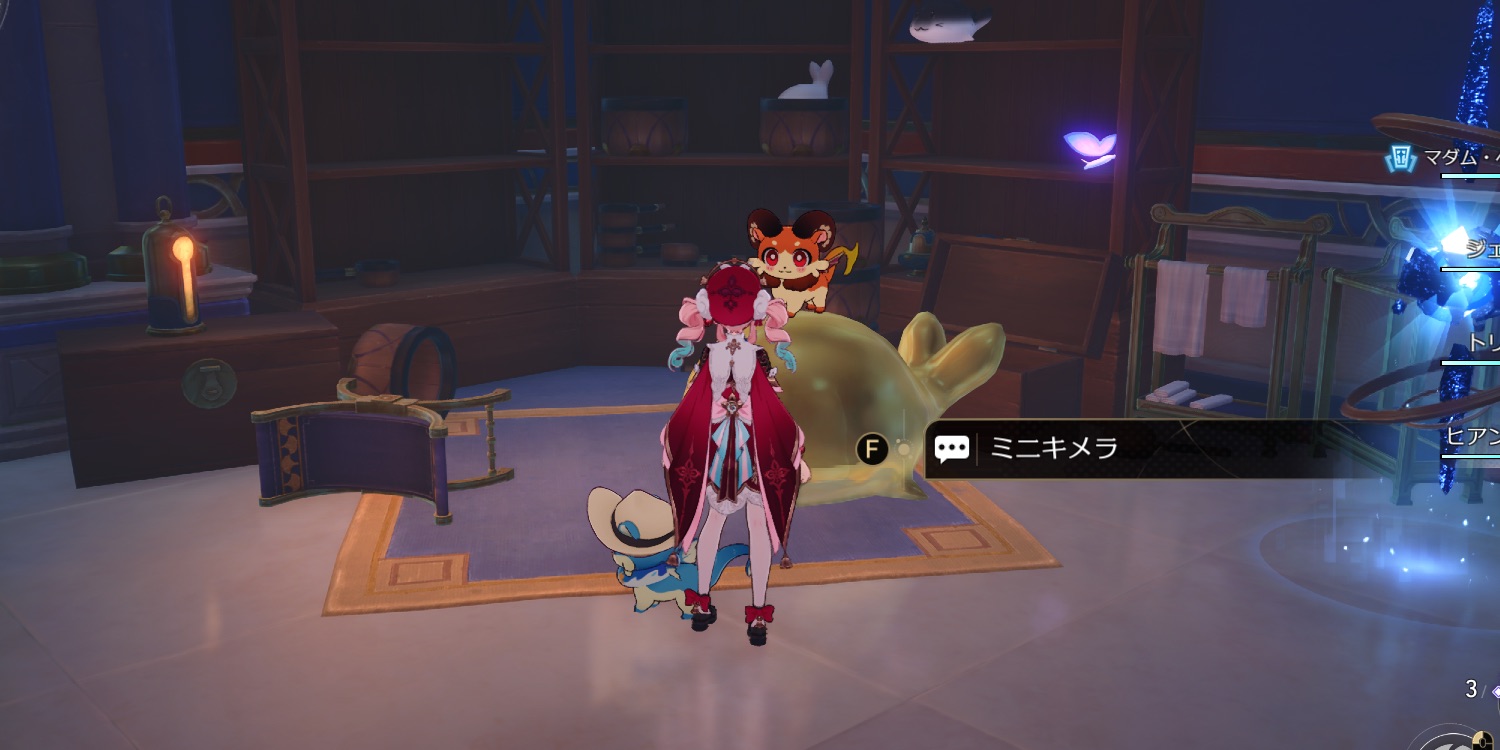Image resolution: width=1500 pixels, height=750 pixels.
Task: Click the F interact key icon
Action: click(870, 449)
